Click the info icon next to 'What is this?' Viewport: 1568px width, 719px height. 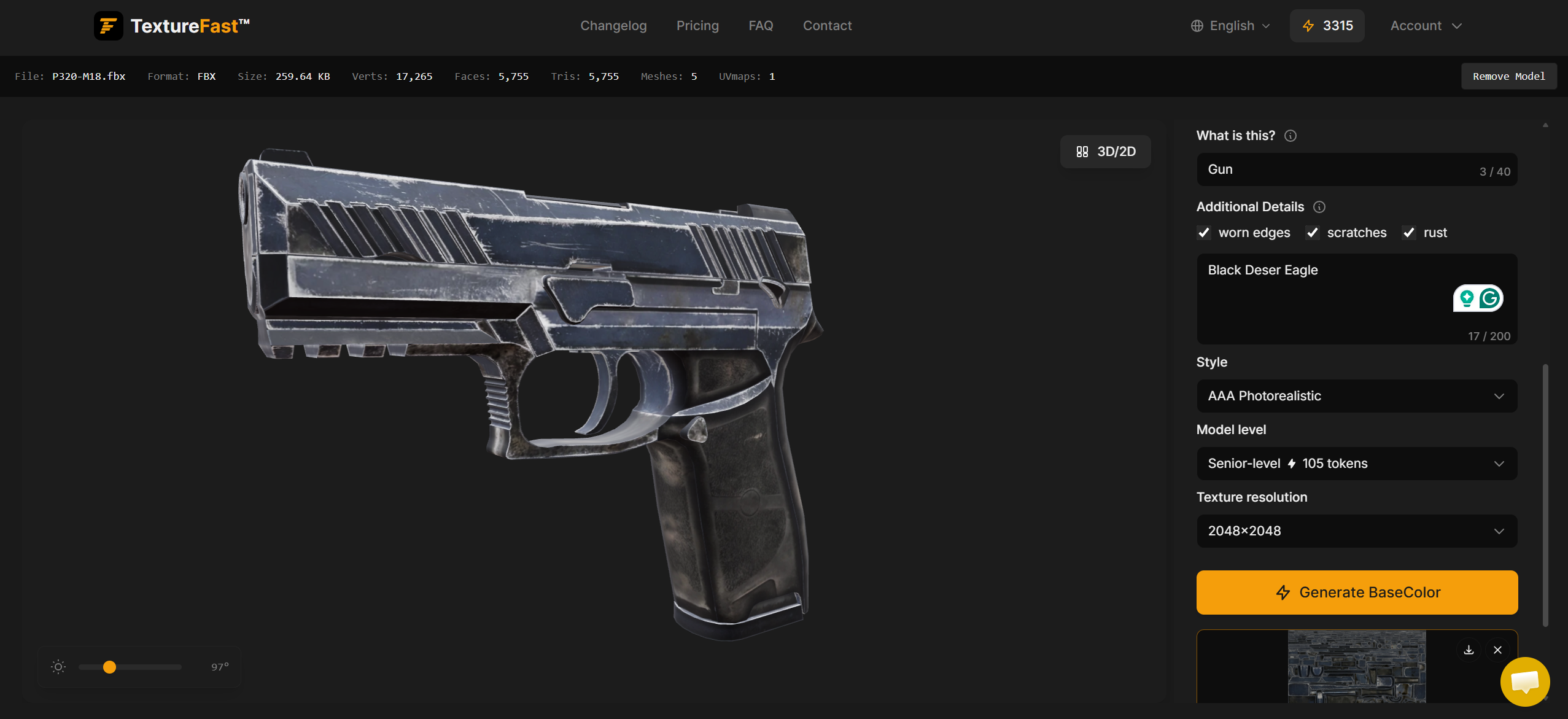[1290, 136]
